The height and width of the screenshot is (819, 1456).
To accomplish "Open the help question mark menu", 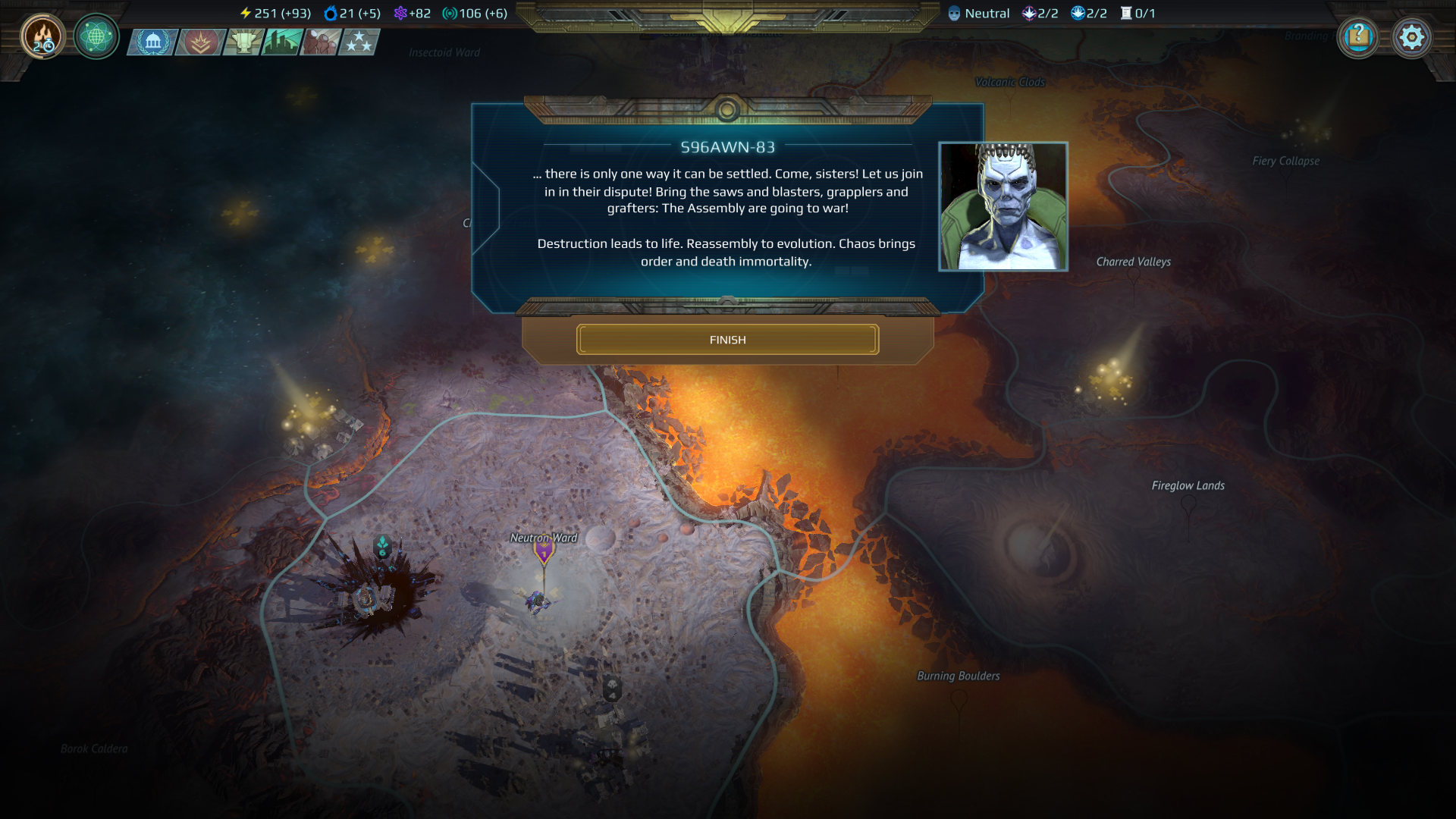I will 1359,36.
